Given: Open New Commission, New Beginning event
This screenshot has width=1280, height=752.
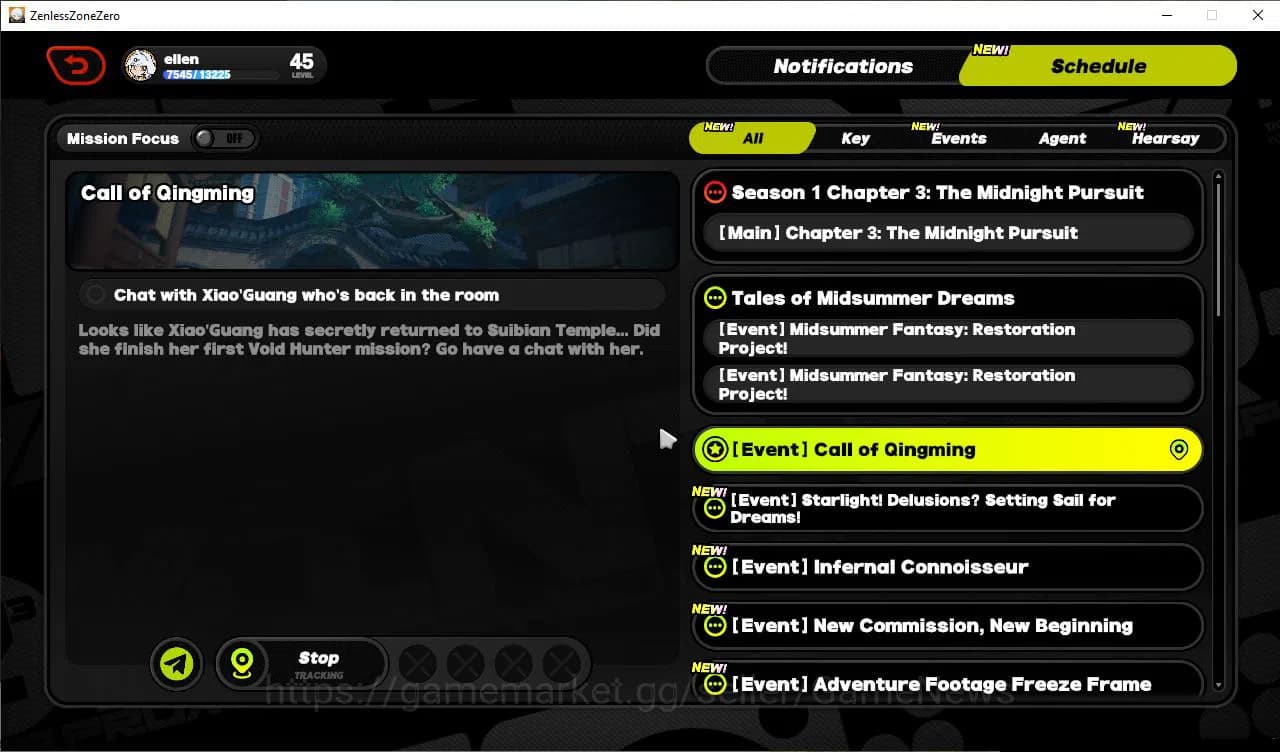Looking at the screenshot, I should [x=946, y=626].
